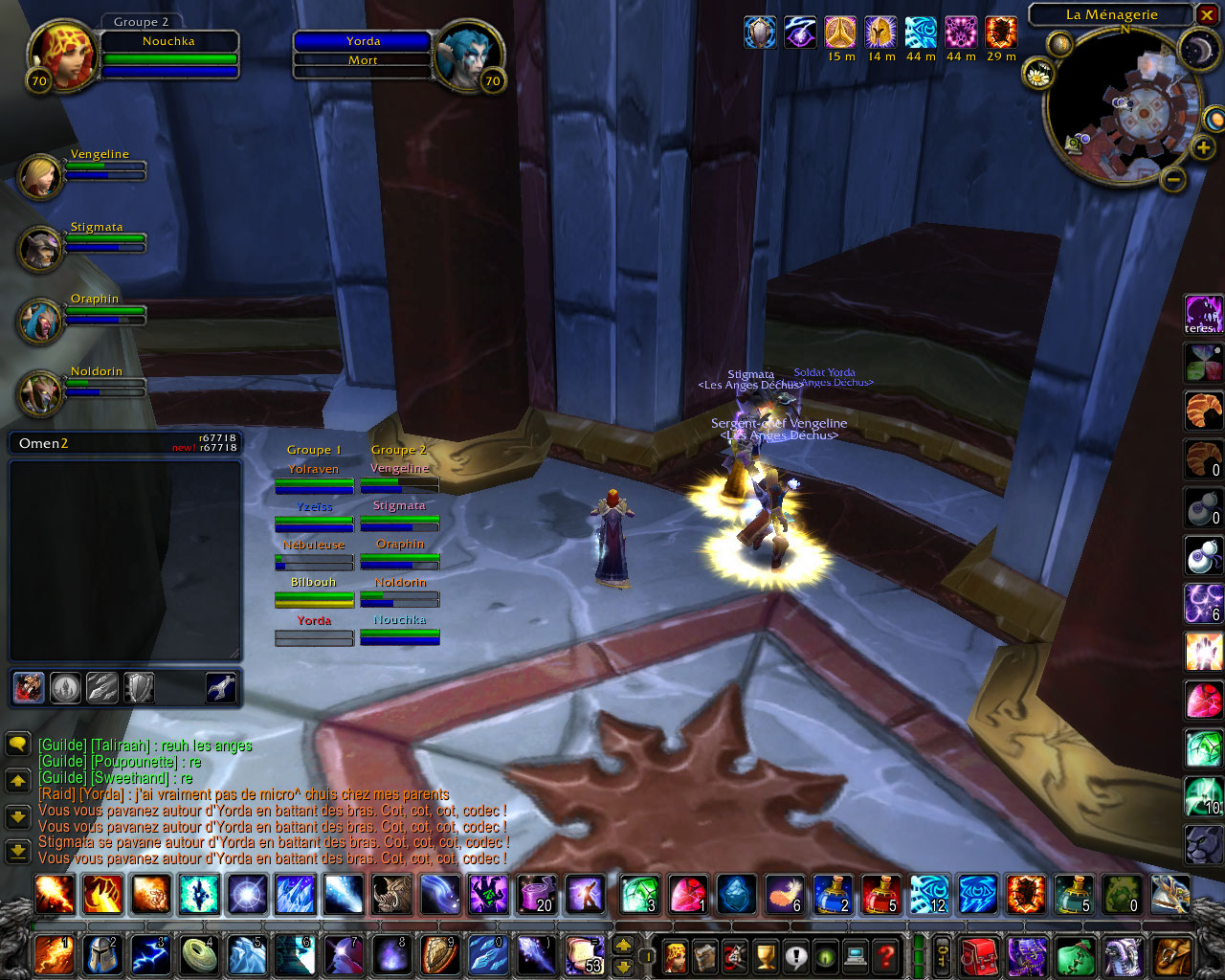Open chat menu with the speech bubble button
This screenshot has width=1225, height=980.
click(x=17, y=744)
